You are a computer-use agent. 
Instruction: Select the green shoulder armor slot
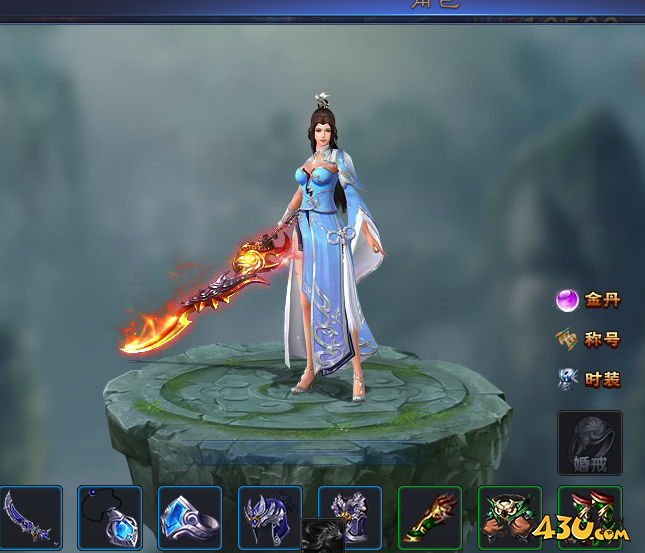pyautogui.click(x=510, y=517)
